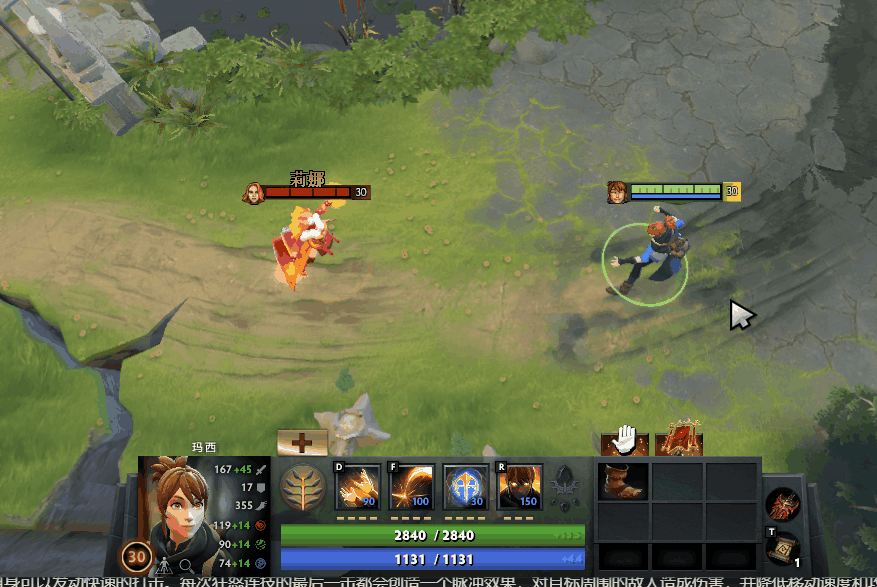Click the neutral item slot above the scroll

click(780, 505)
